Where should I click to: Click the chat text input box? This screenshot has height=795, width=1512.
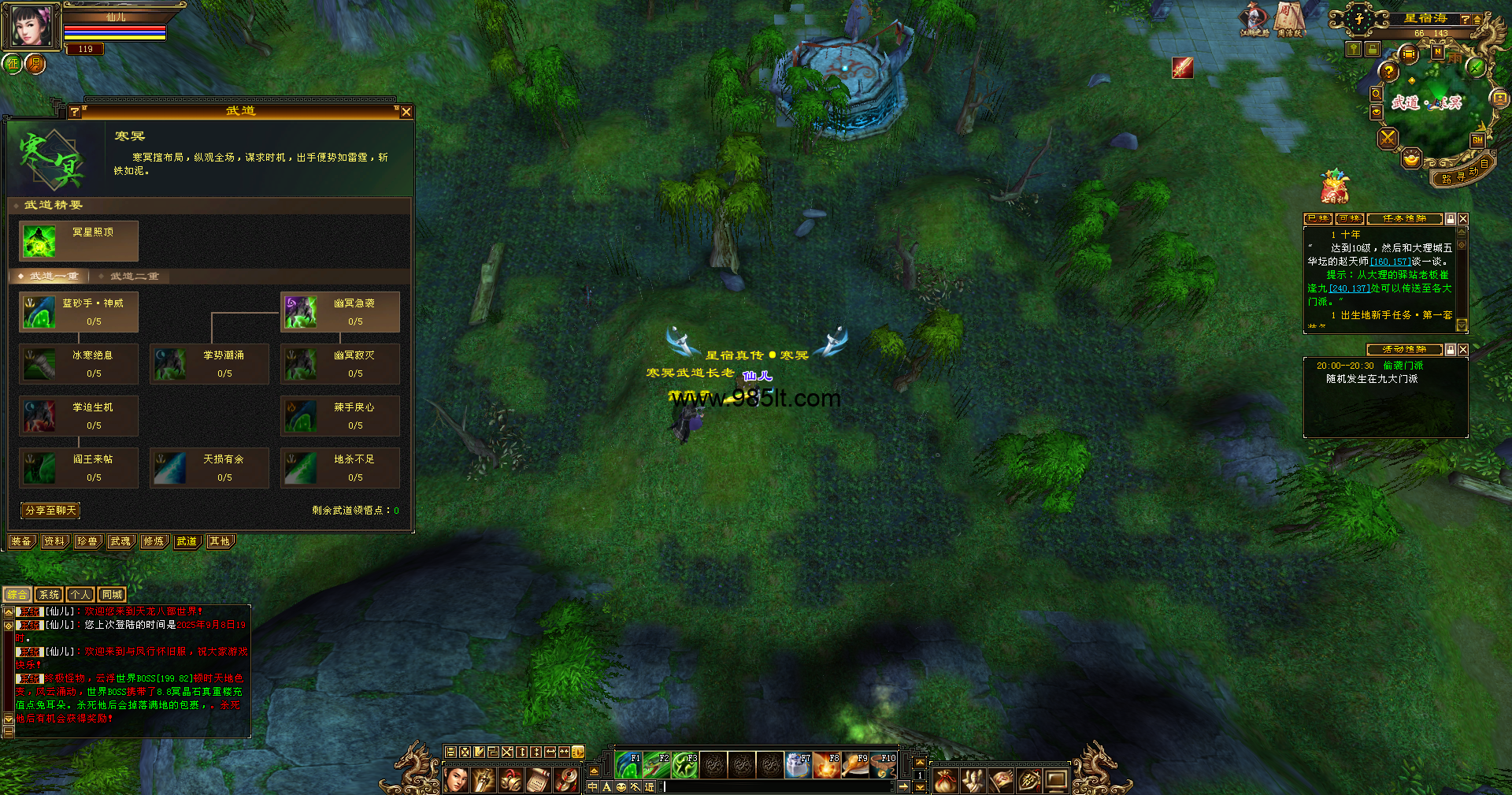780,786
